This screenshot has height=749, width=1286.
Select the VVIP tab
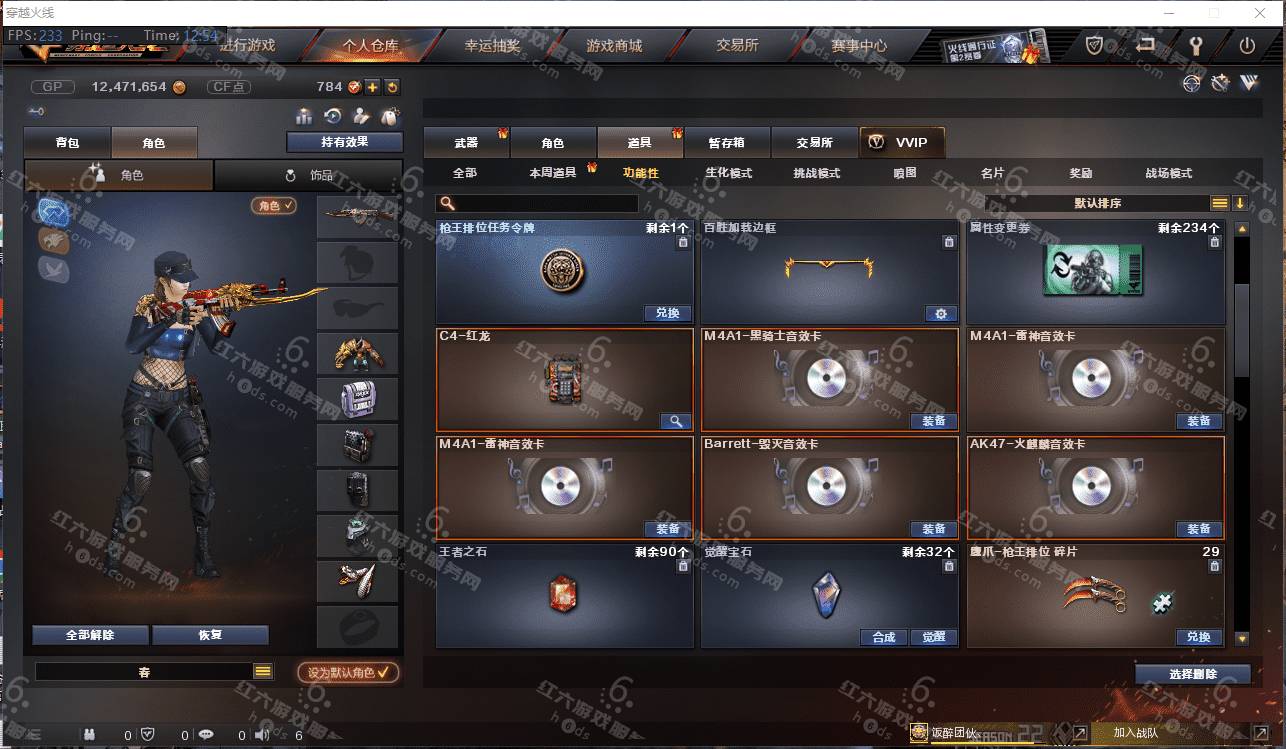coord(901,143)
